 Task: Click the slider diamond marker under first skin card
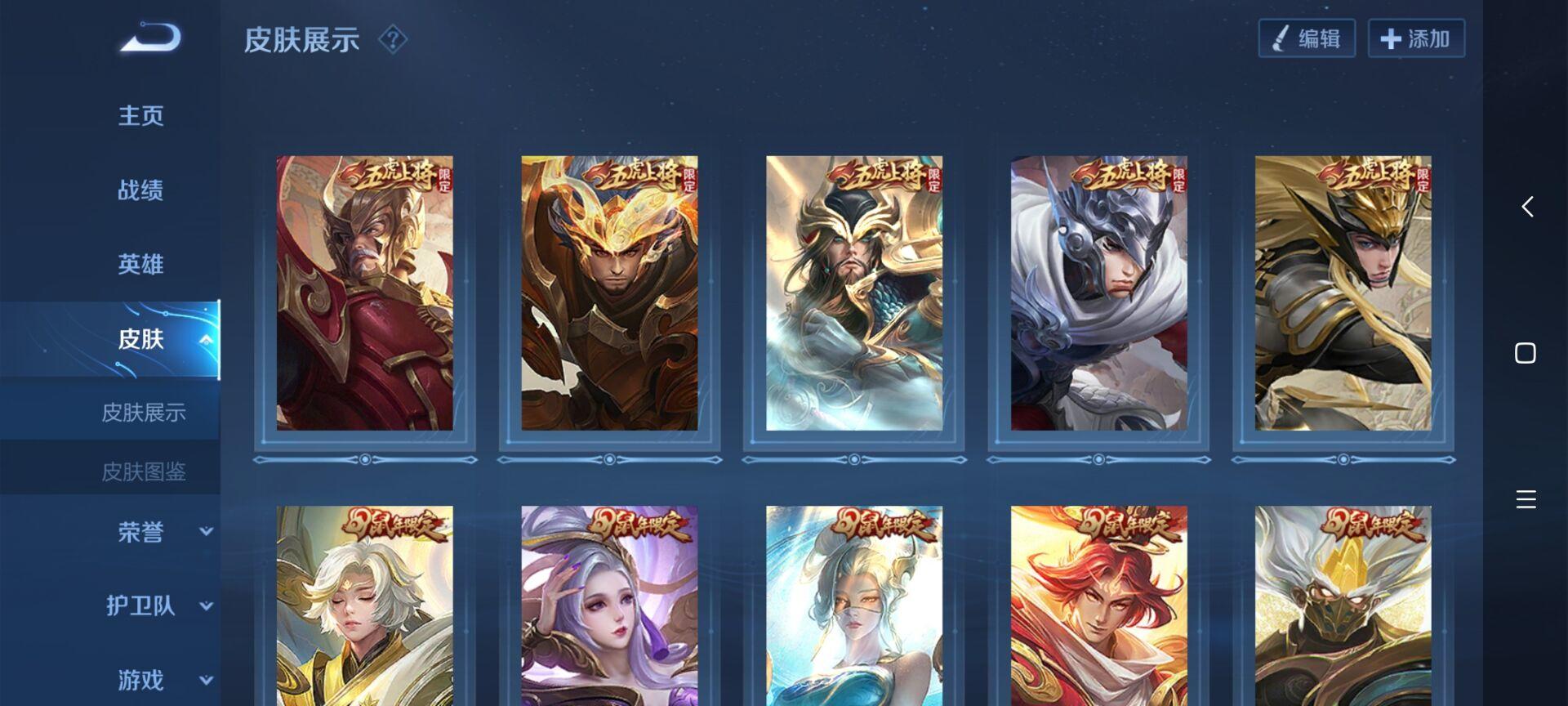(x=364, y=460)
